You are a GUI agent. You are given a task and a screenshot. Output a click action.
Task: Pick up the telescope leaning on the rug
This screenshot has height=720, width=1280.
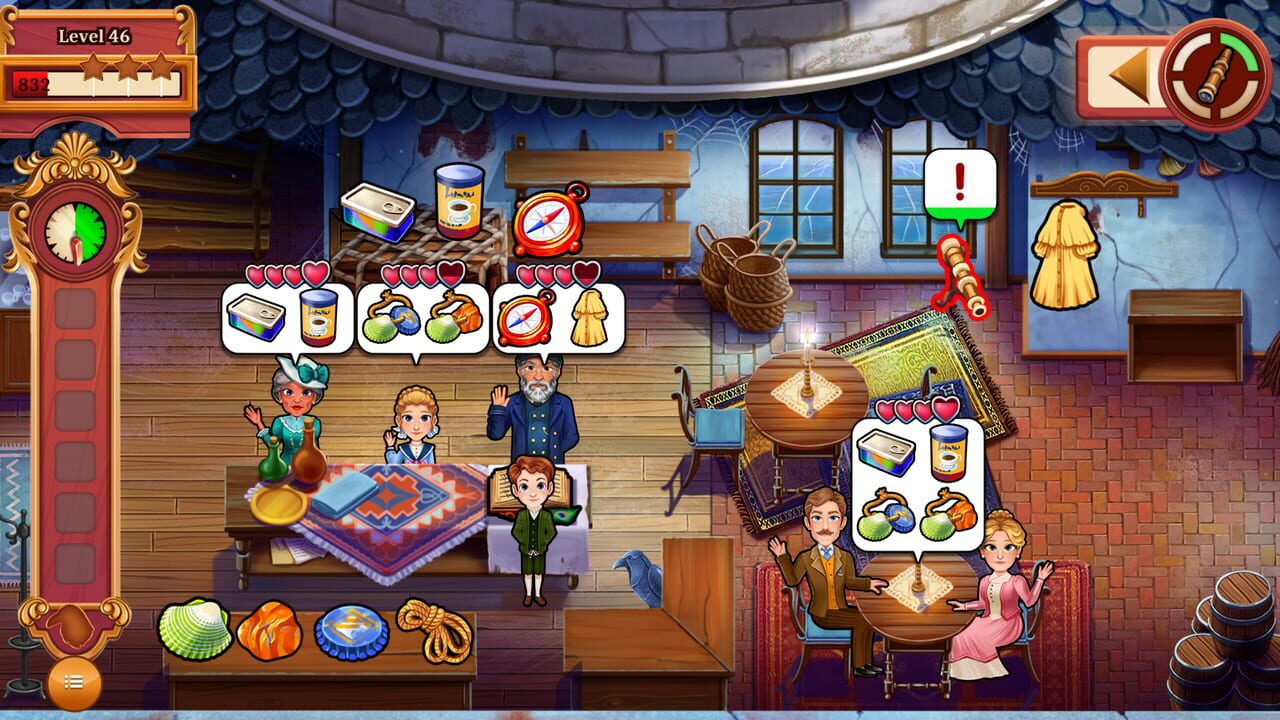click(x=960, y=275)
